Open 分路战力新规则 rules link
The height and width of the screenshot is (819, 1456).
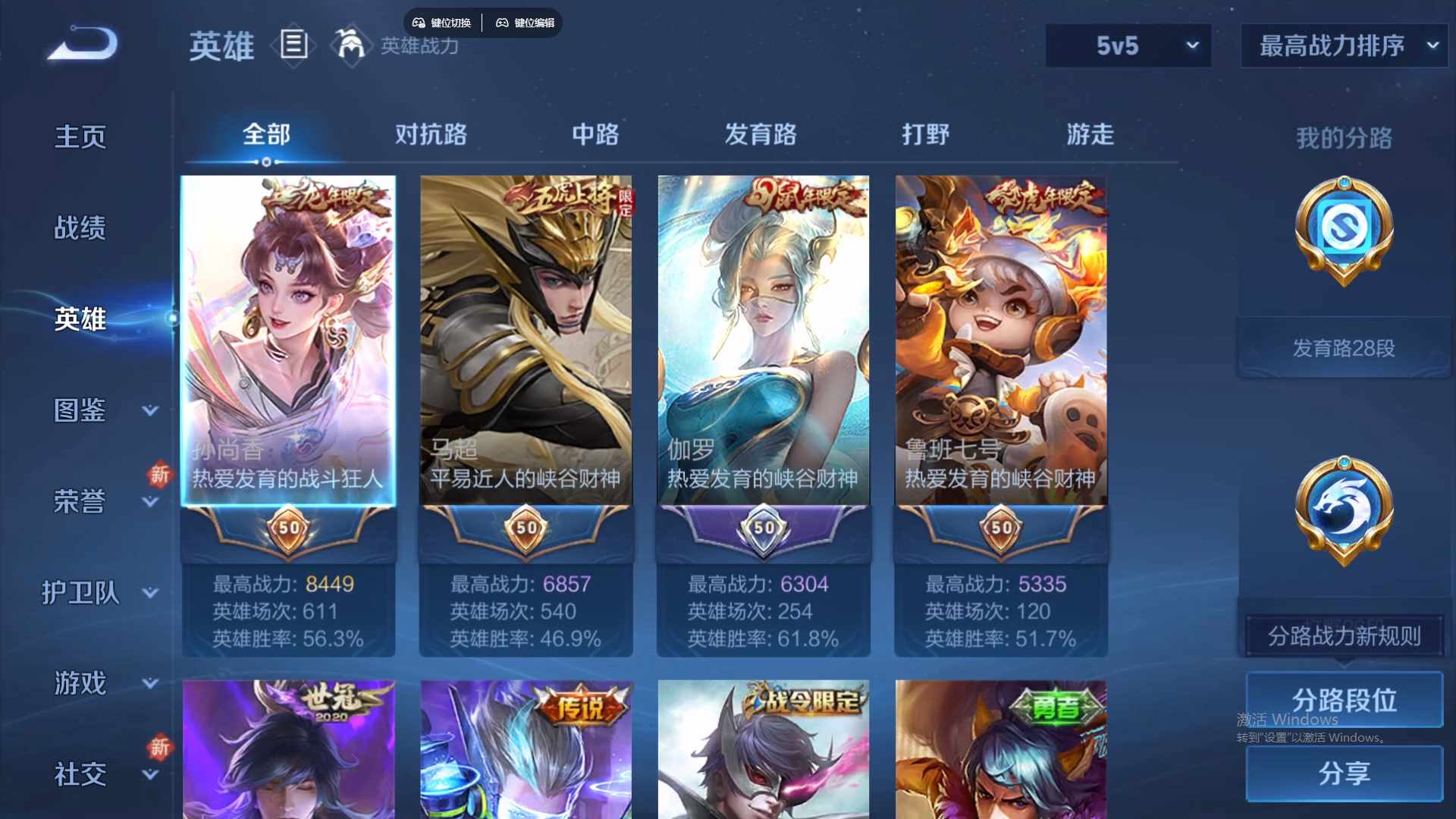click(1344, 637)
